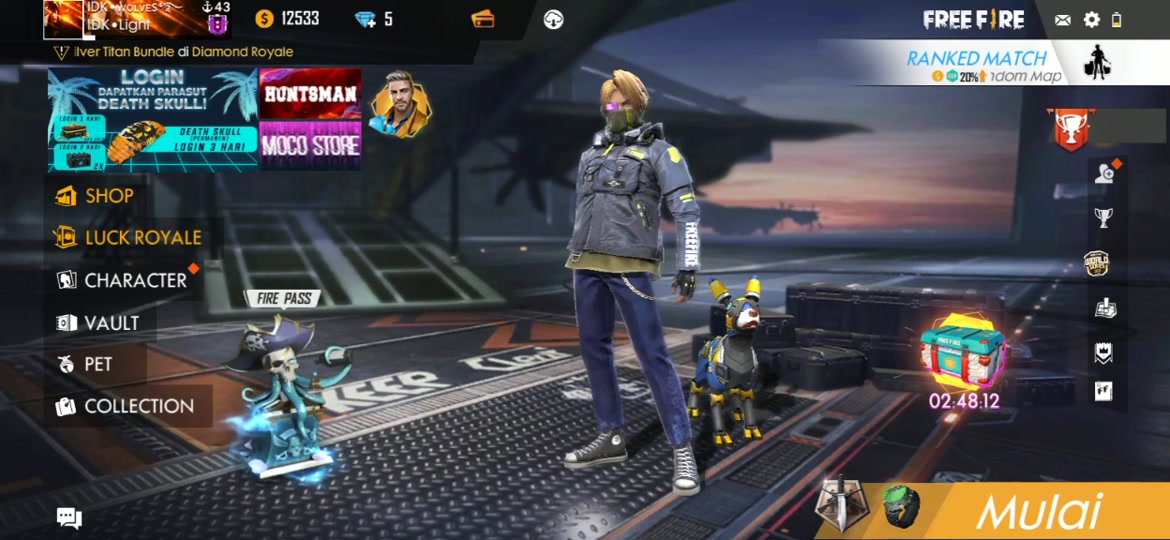This screenshot has height=540, width=1170.
Task: Click the Login Death Skull banner
Action: [153, 120]
